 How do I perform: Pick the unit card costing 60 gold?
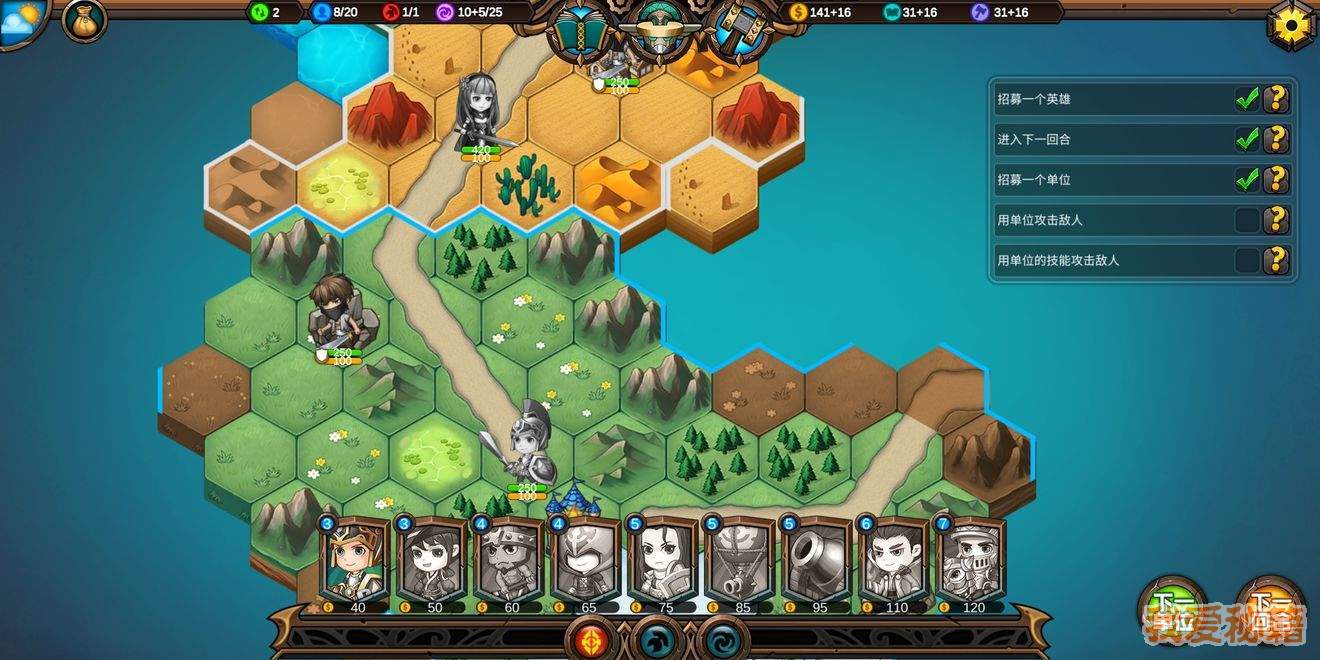509,560
